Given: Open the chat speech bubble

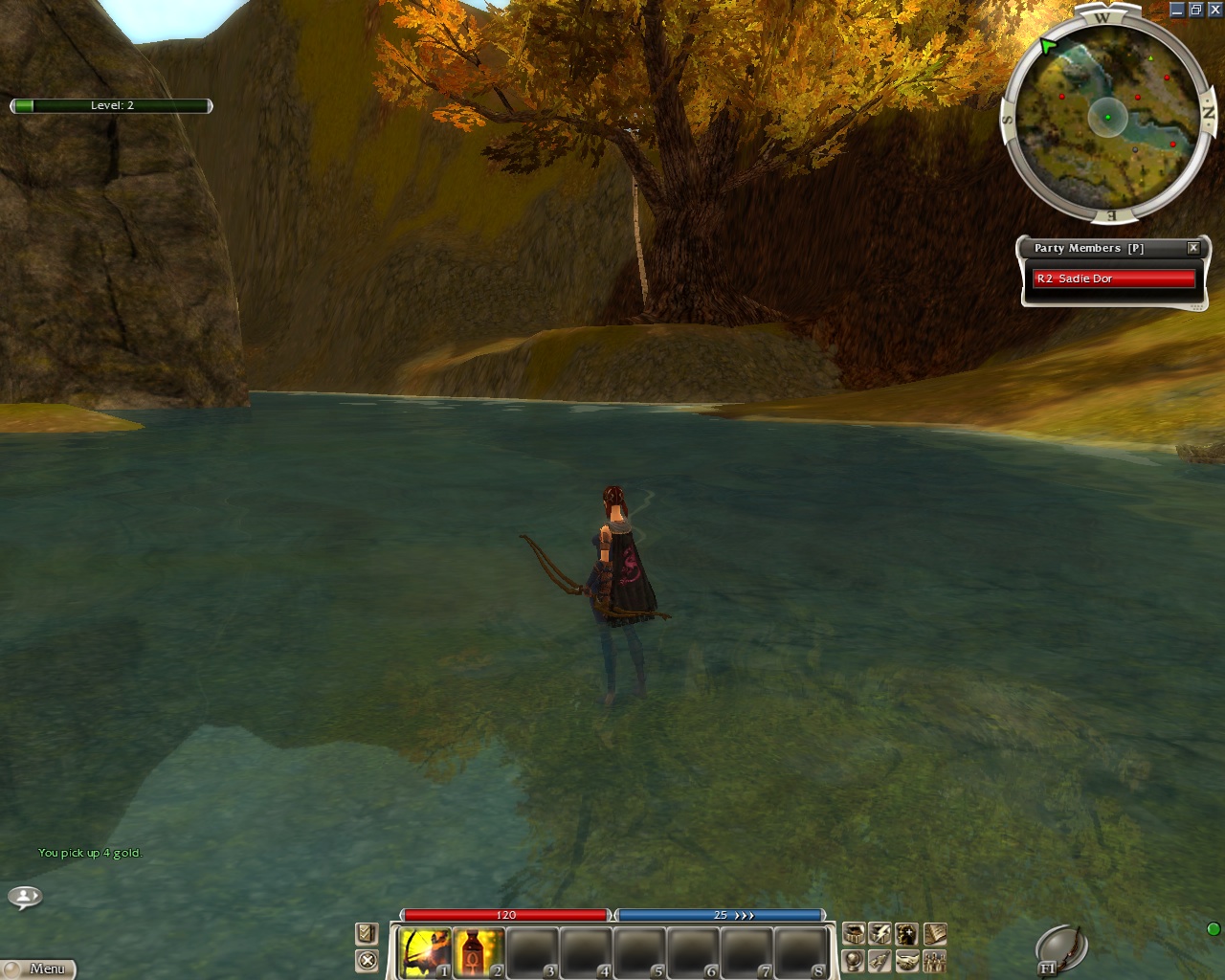Looking at the screenshot, I should tap(25, 897).
